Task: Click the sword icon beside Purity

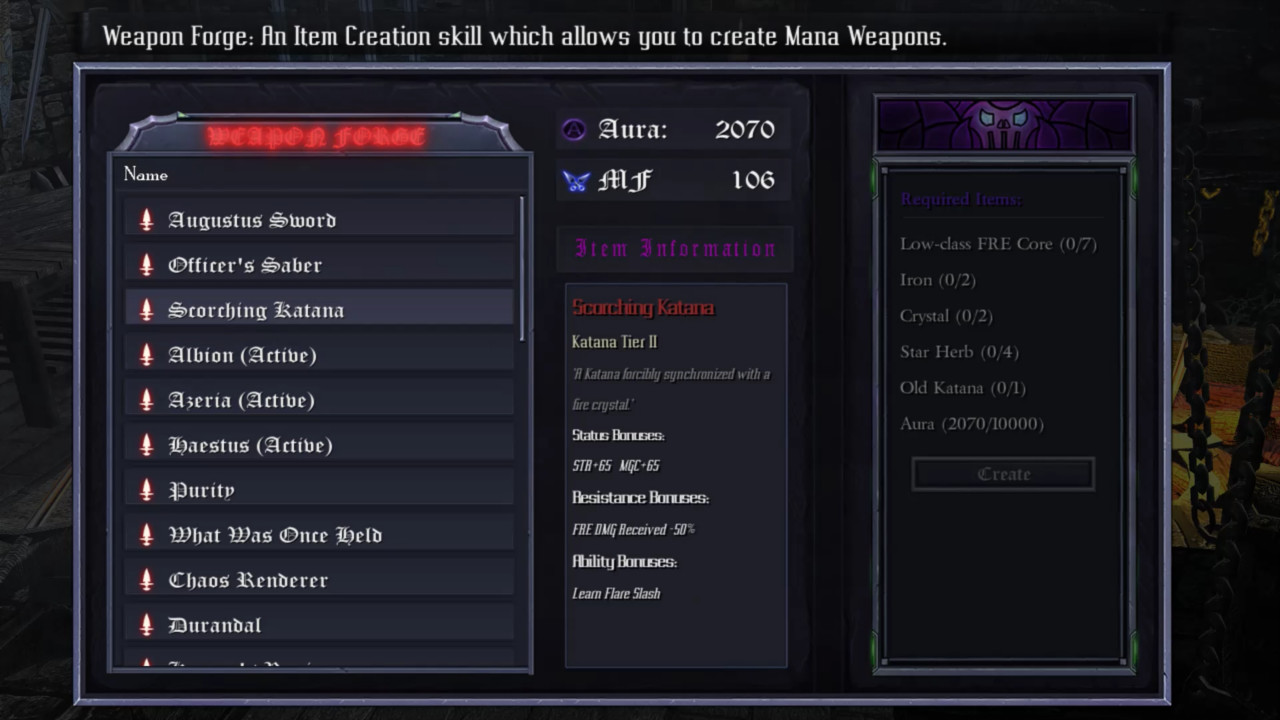Action: click(x=145, y=489)
